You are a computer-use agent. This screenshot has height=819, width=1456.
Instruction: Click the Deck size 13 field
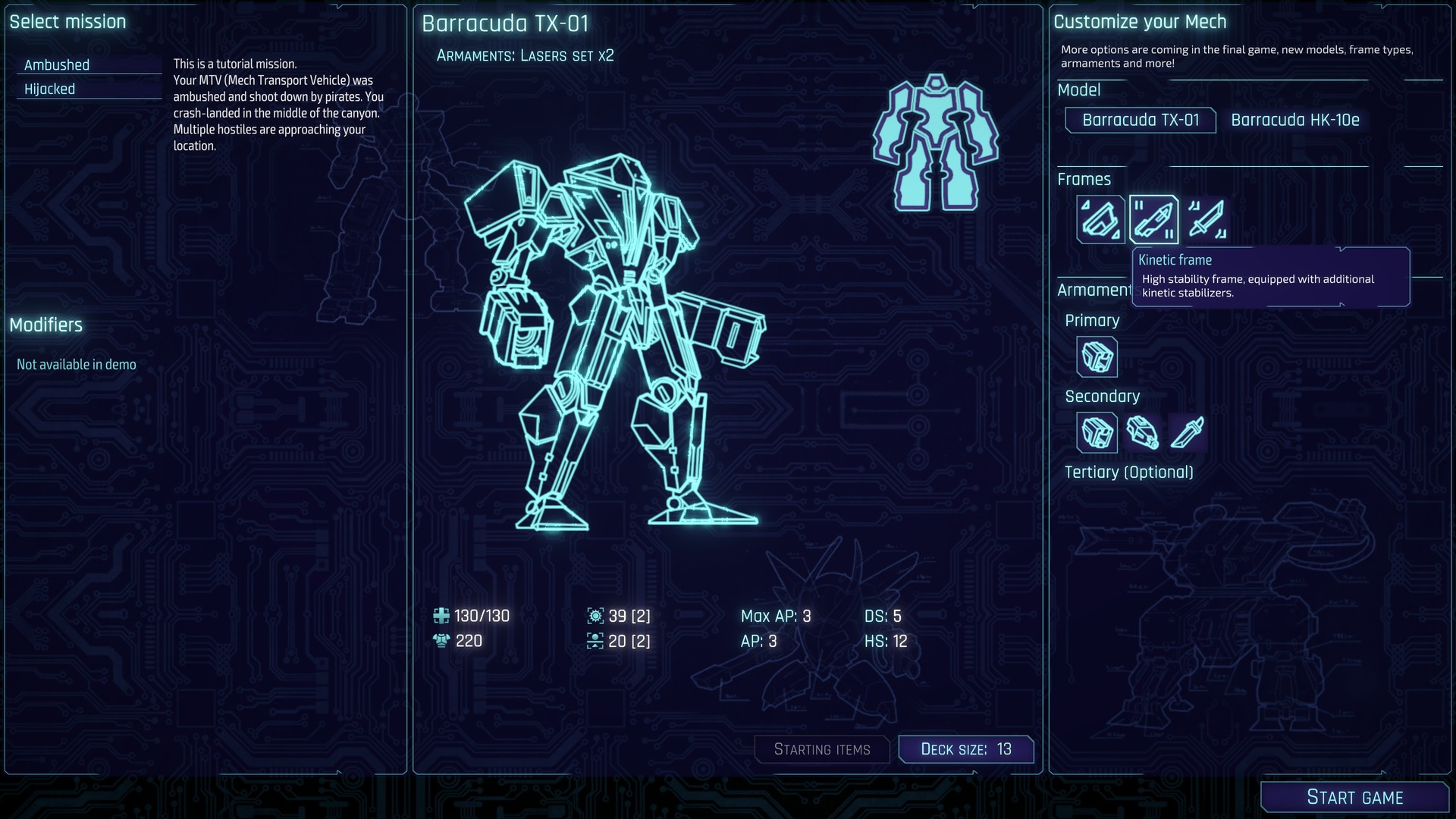click(966, 748)
